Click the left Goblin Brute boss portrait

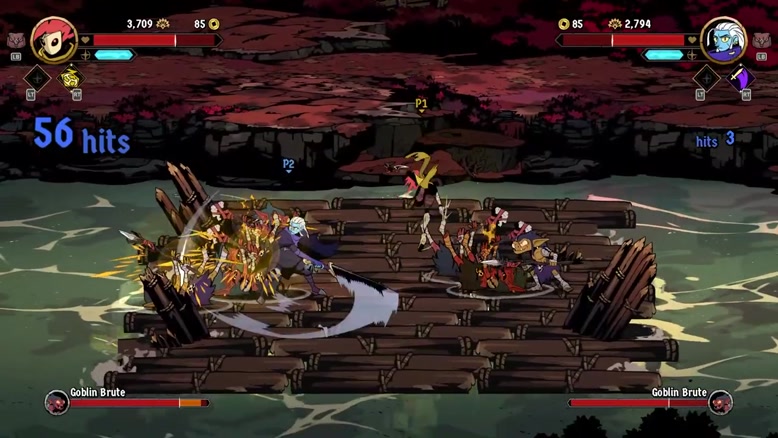57,403
